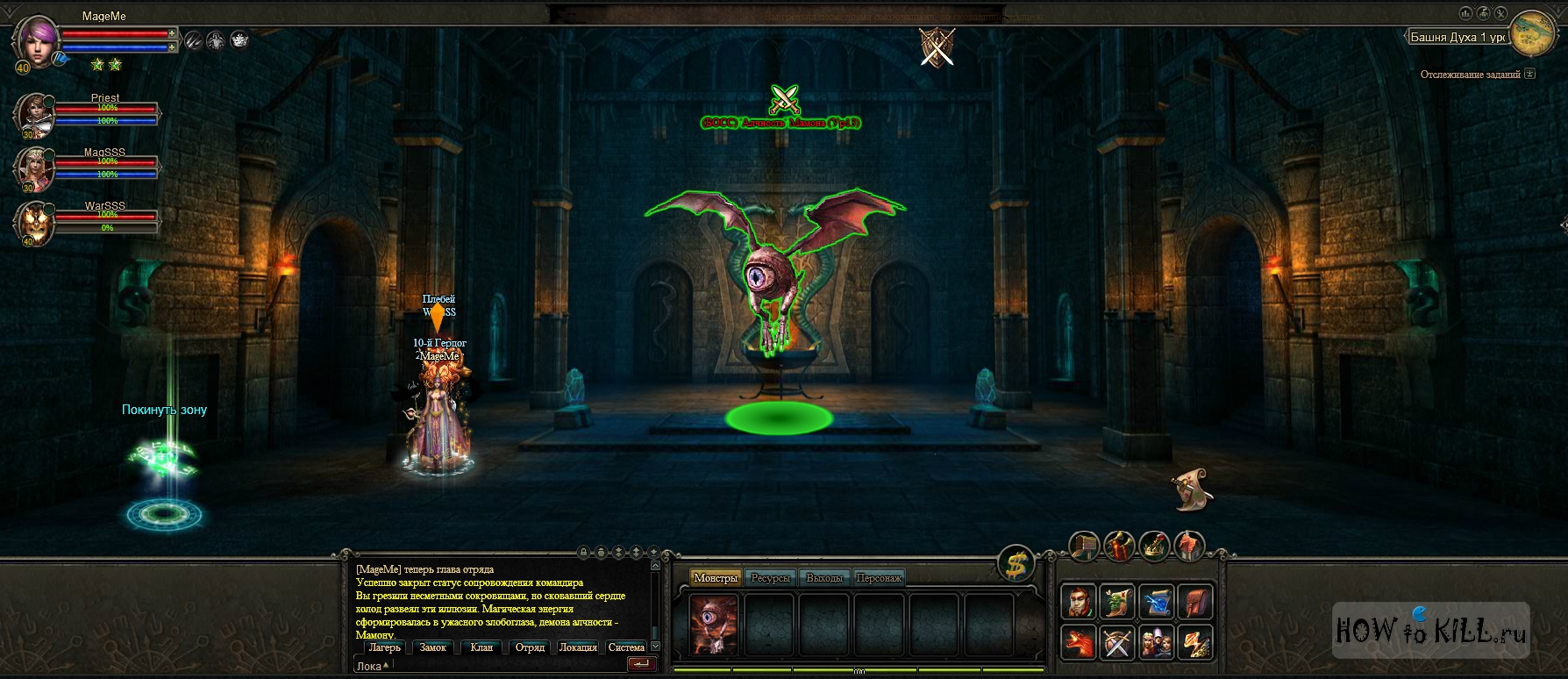The height and width of the screenshot is (679, 1568).
Task: Select the eyeball monster thumbnail
Action: pyautogui.click(x=713, y=624)
